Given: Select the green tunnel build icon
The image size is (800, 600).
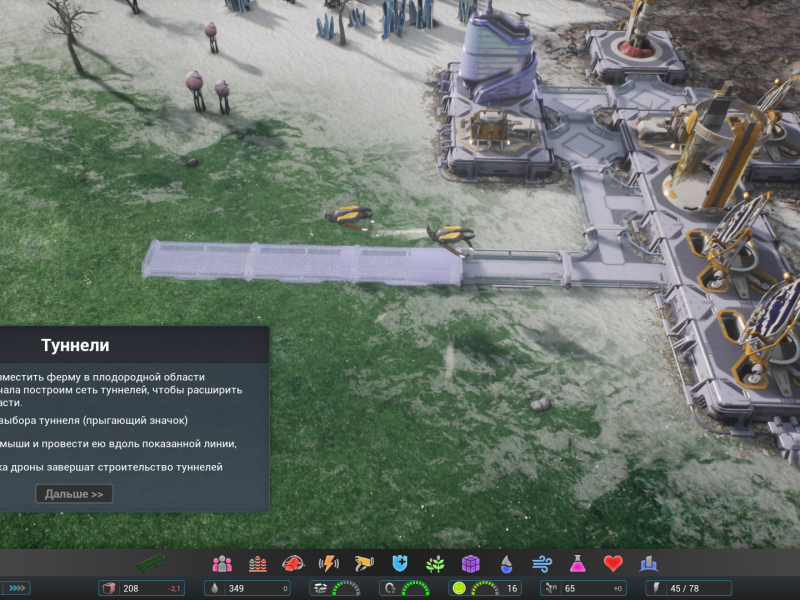Looking at the screenshot, I should (155, 564).
